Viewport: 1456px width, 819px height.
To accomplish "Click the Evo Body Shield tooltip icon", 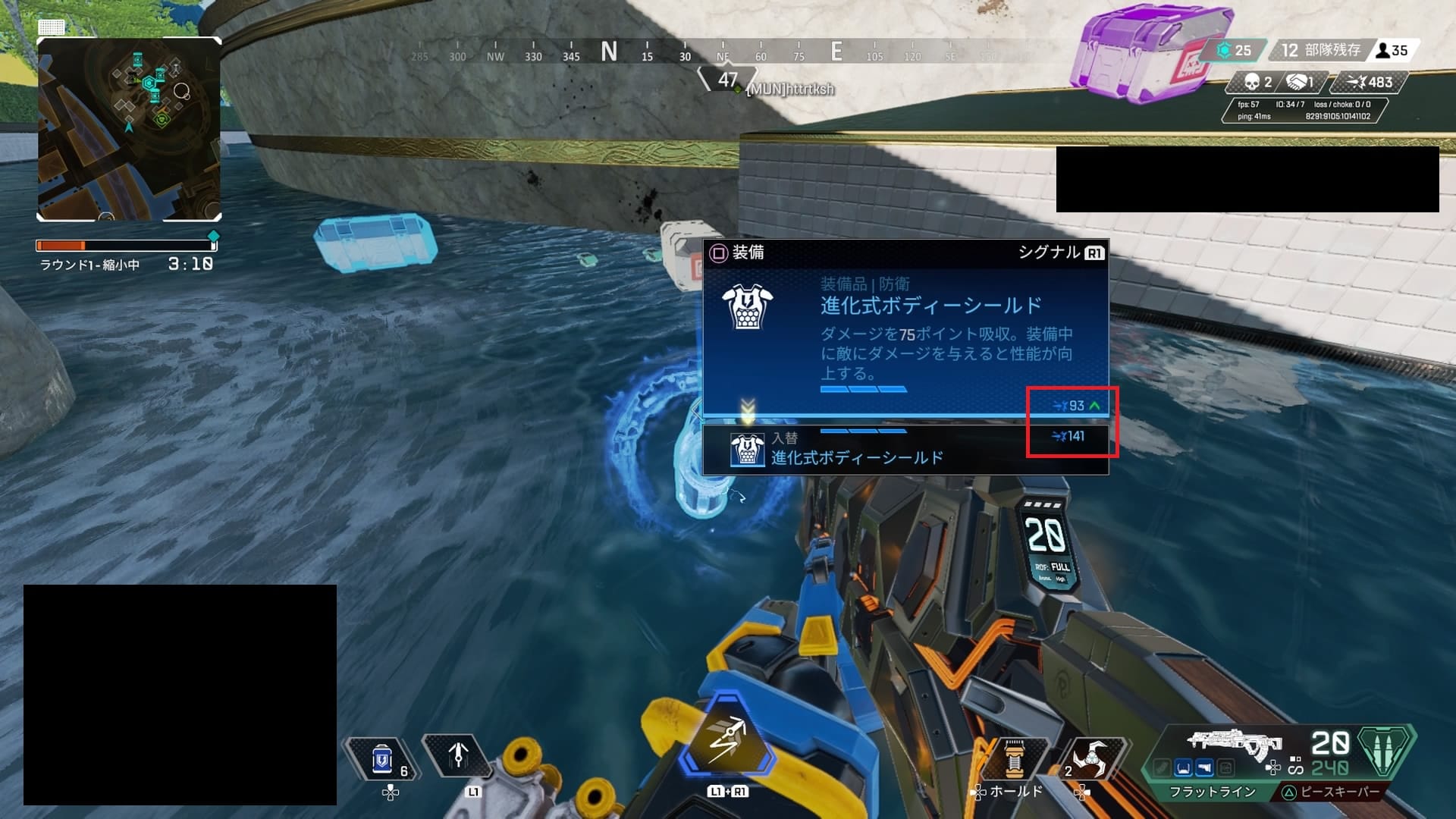I will [x=747, y=306].
